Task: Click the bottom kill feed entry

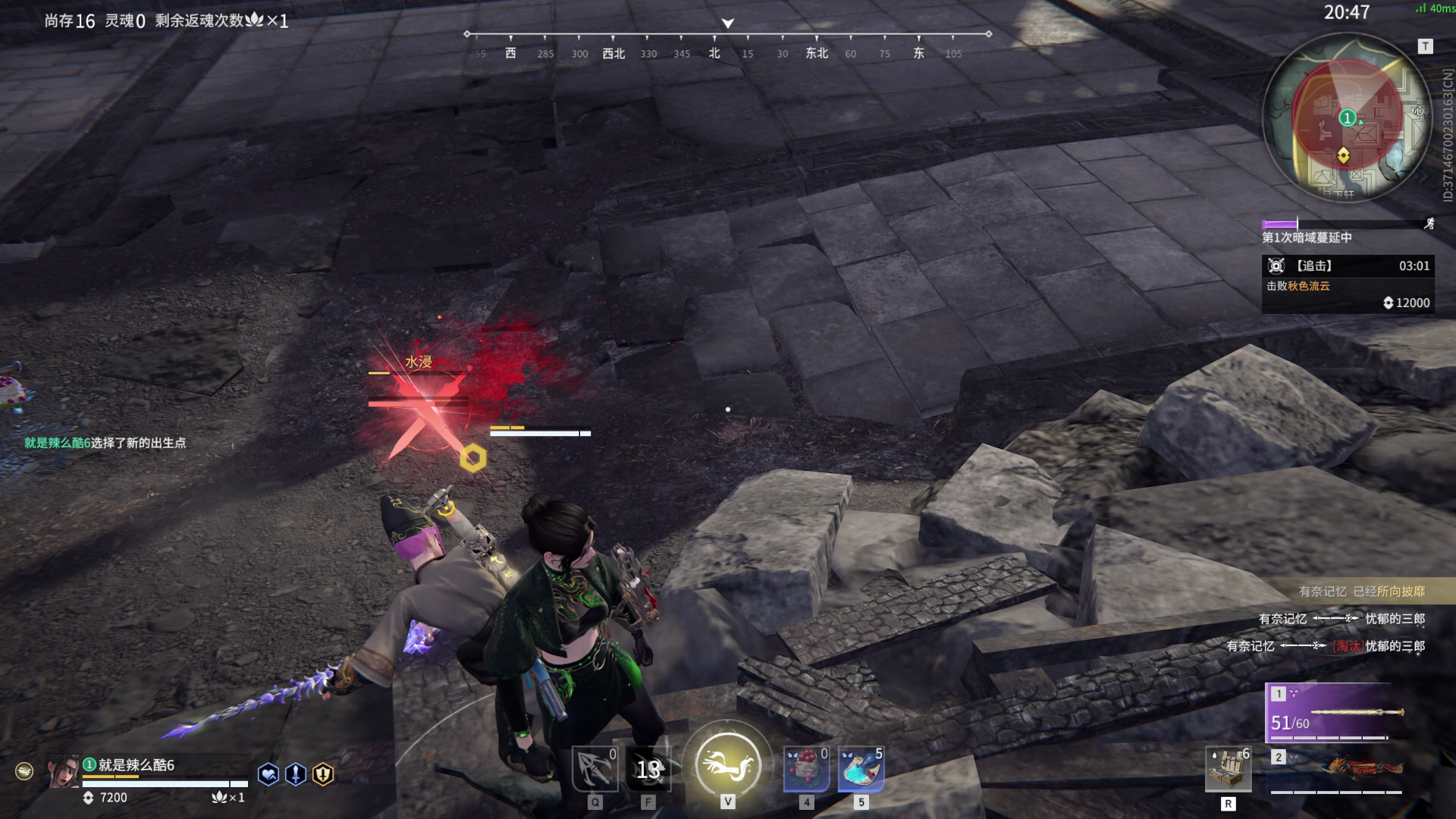Action: (1326, 646)
